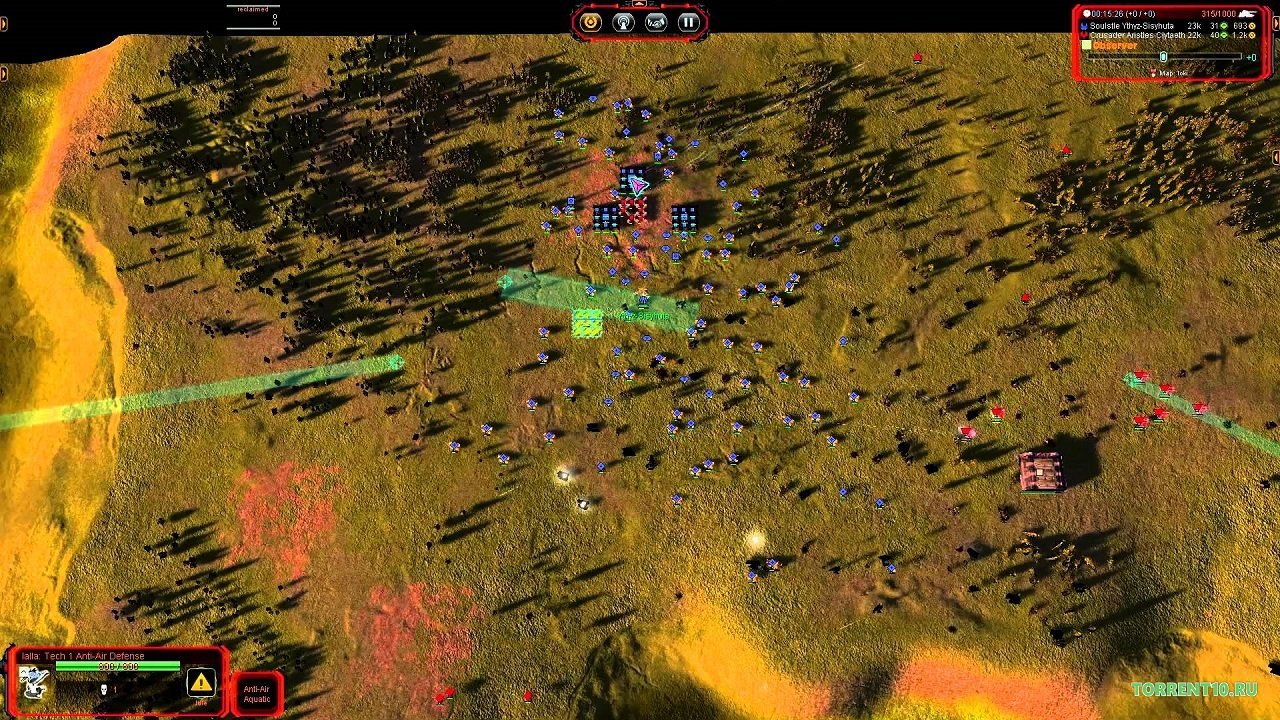Click the green health bar of the selected defense
Viewport: 1280px width, 720px height.
[x=118, y=665]
